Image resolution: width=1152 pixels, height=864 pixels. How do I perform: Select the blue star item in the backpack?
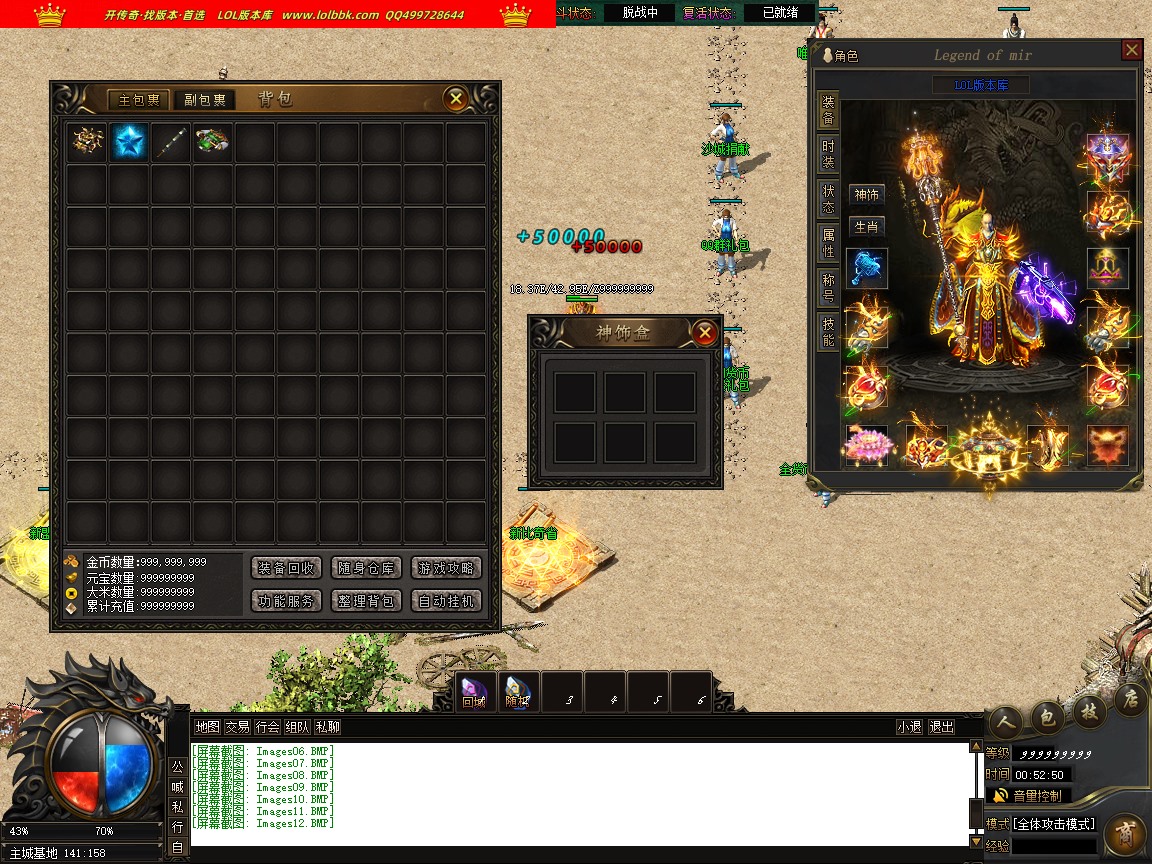(x=129, y=141)
